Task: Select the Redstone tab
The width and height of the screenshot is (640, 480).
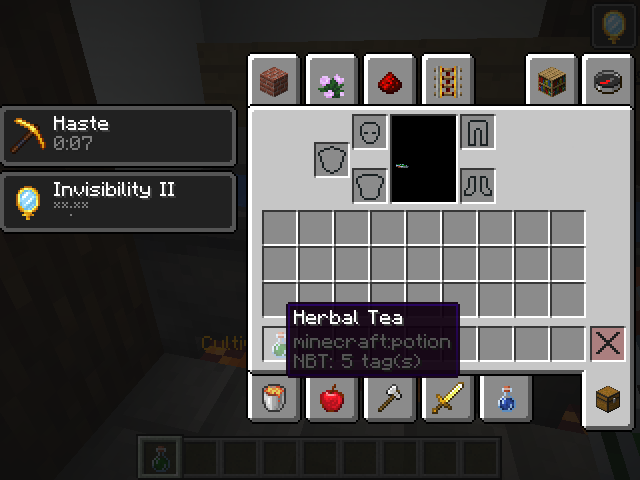Action: click(389, 80)
